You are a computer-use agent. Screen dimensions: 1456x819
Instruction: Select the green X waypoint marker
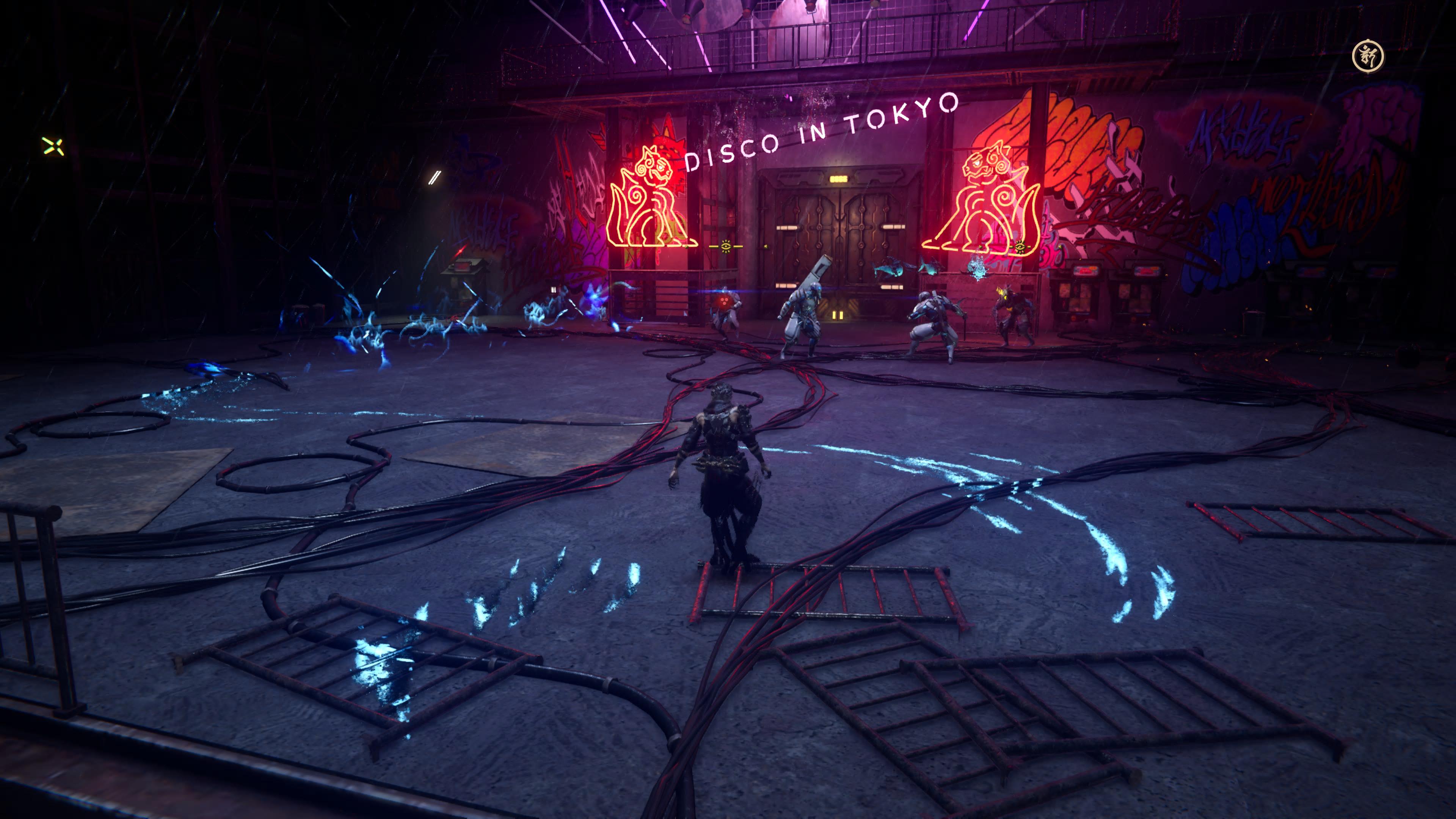click(53, 146)
